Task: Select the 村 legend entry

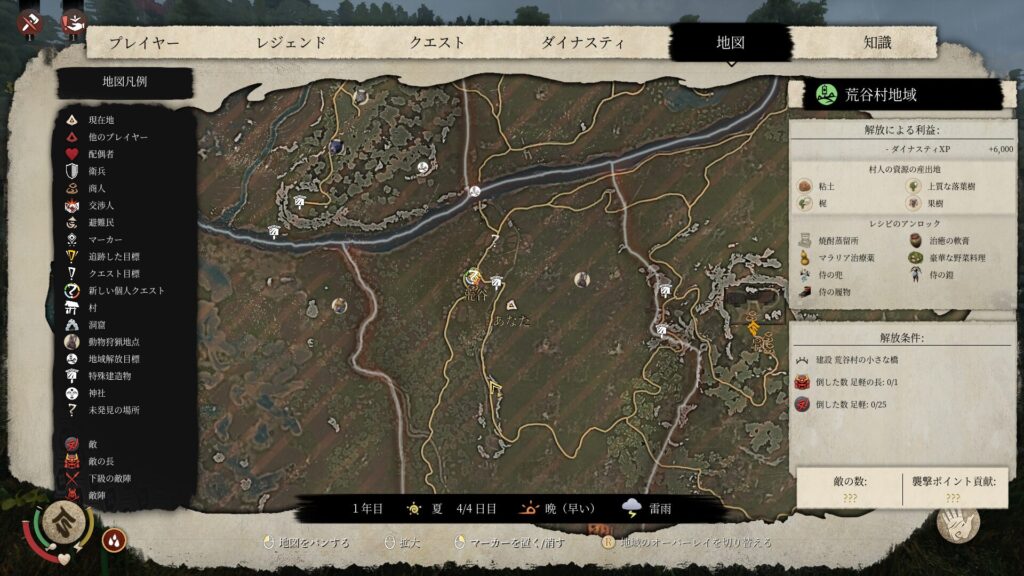Action: [94, 307]
